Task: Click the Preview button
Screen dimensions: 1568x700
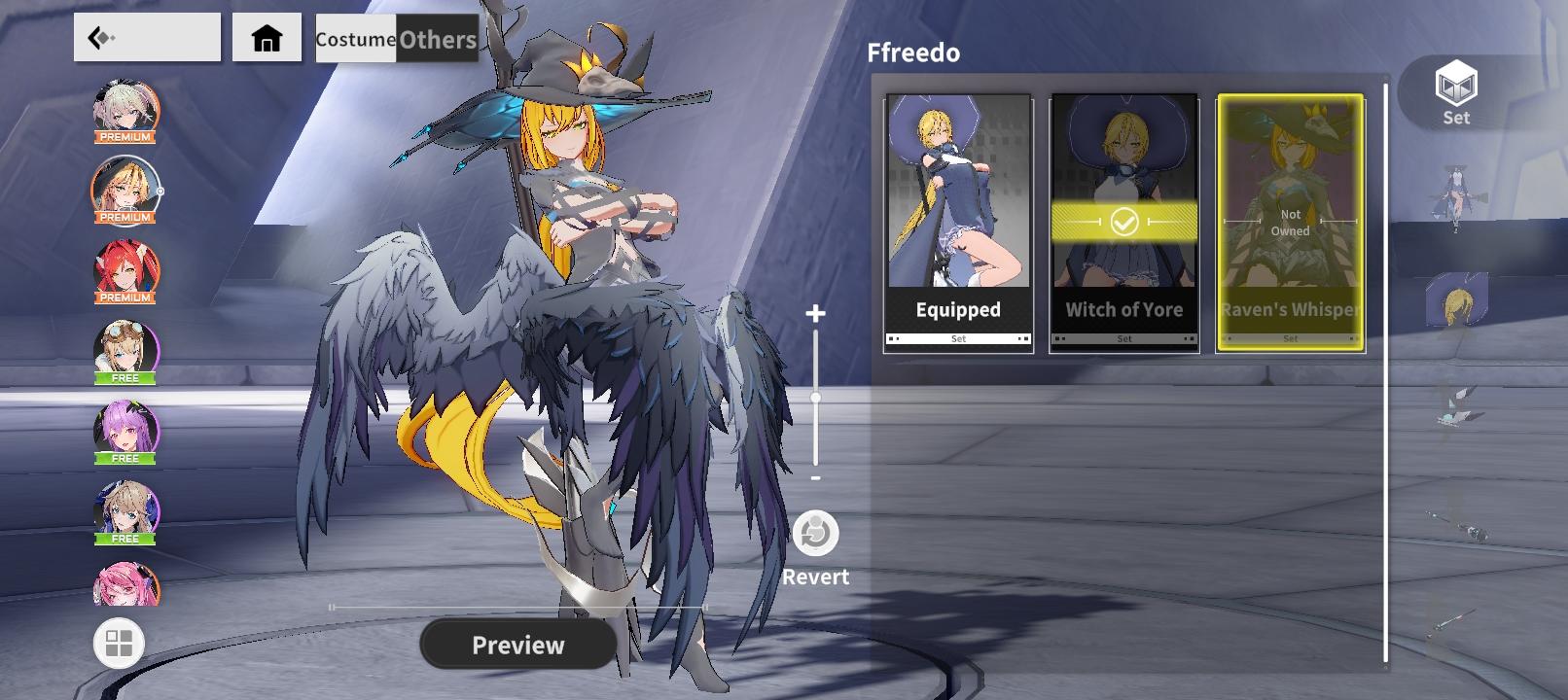Action: coord(517,645)
